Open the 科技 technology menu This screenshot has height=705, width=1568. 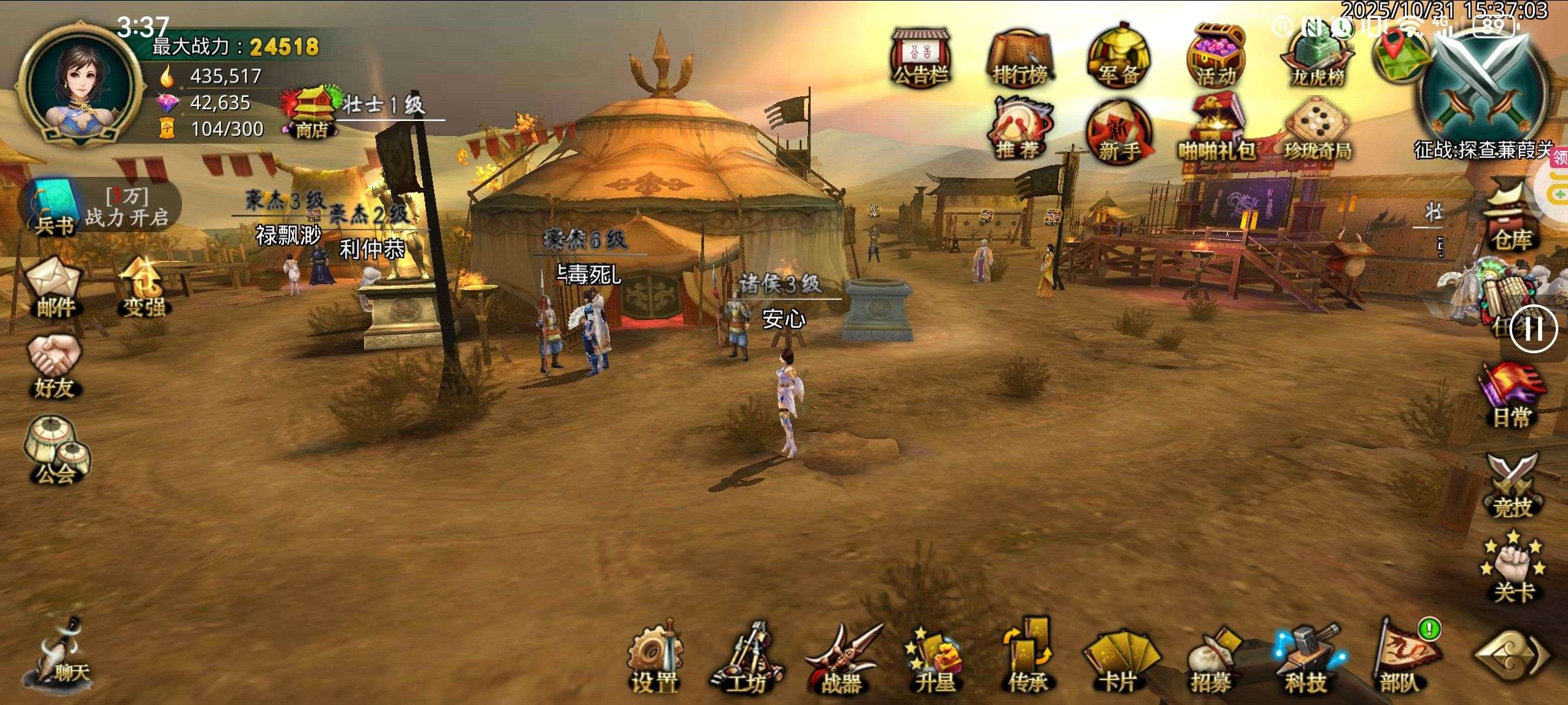[1305, 658]
